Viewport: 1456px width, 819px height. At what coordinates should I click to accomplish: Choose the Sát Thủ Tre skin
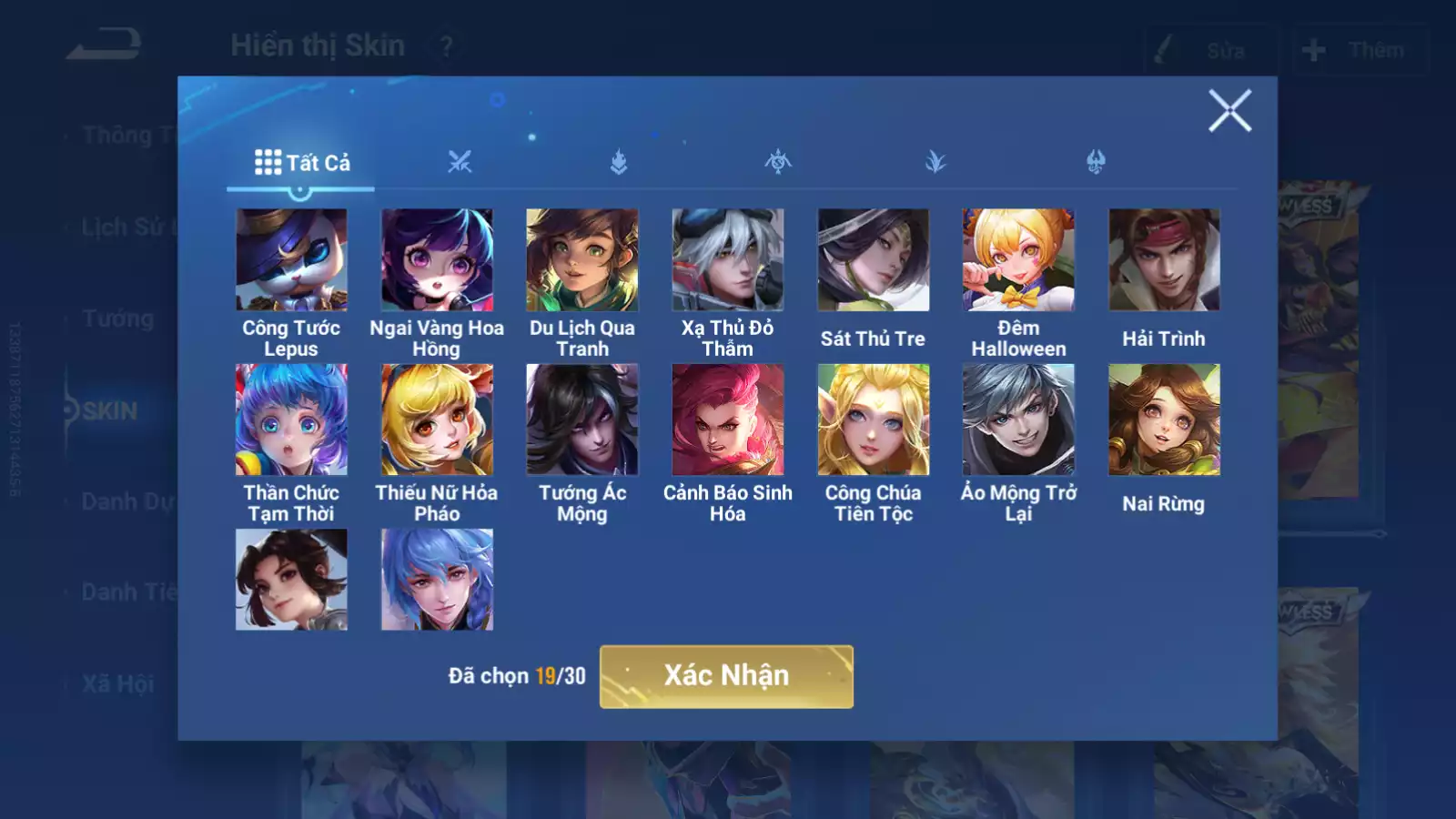click(874, 260)
